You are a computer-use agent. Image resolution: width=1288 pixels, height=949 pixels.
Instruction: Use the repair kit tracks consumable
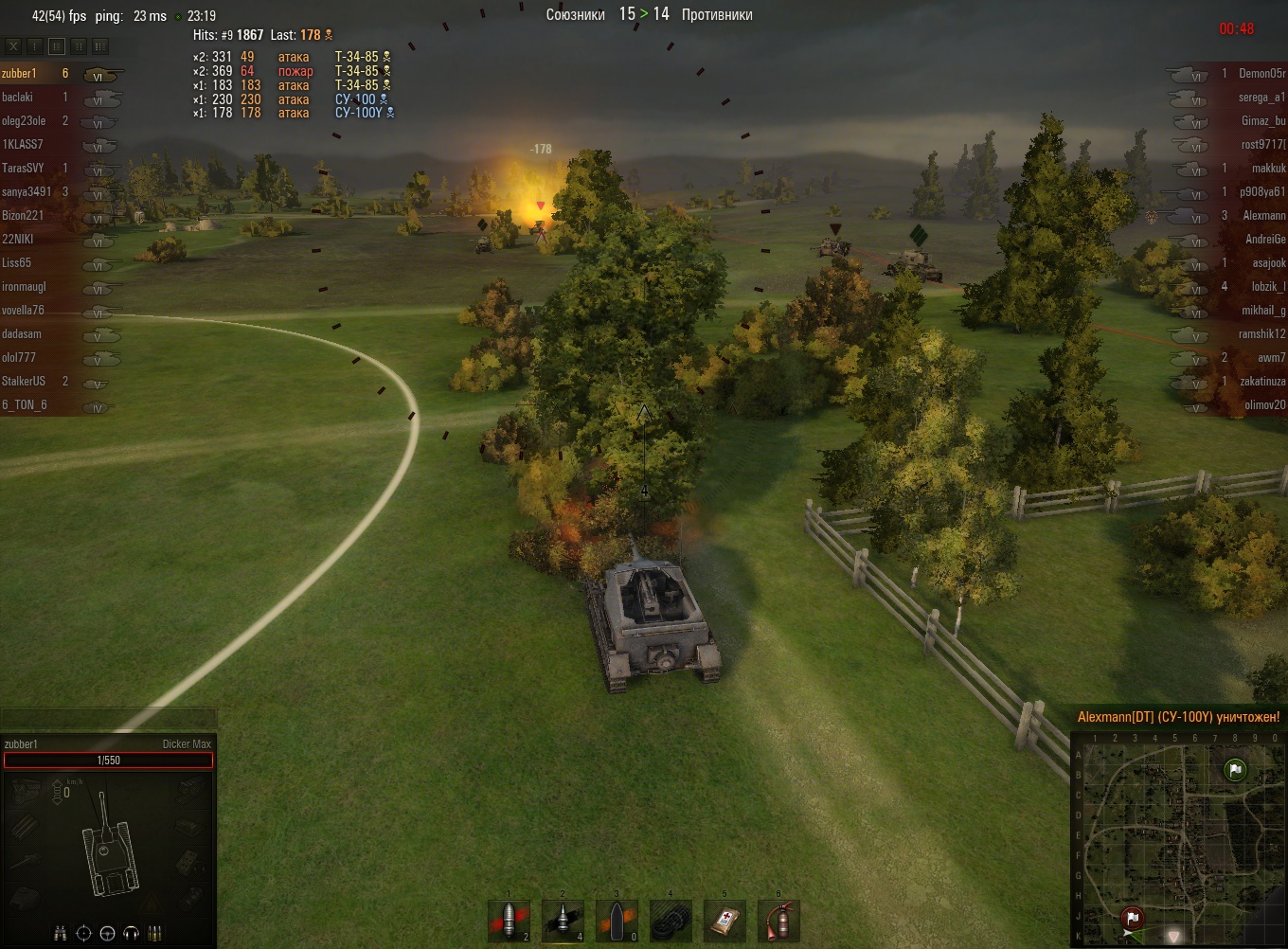pos(671,921)
